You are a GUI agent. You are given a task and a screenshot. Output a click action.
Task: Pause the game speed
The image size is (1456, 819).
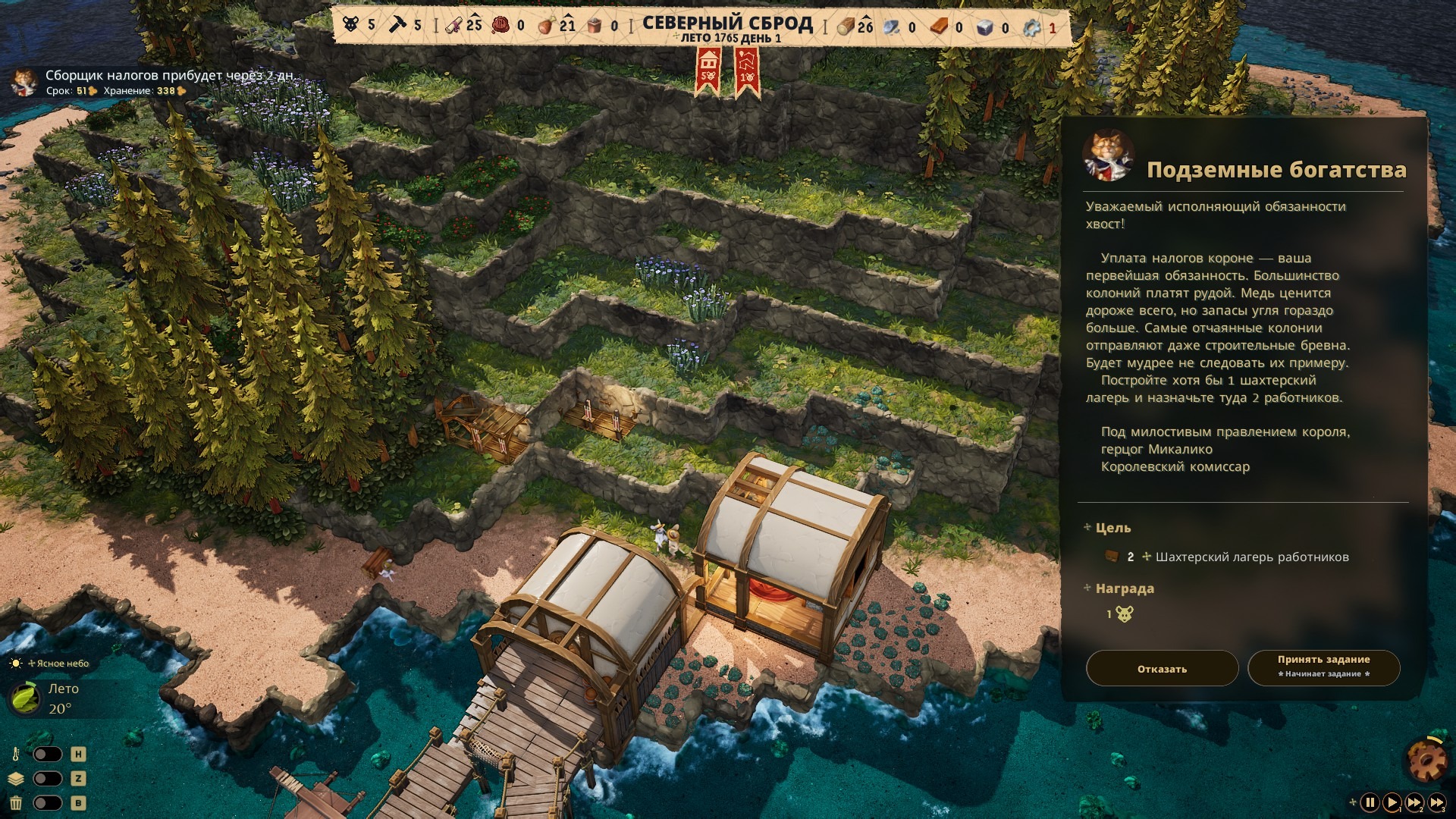coord(1370,802)
